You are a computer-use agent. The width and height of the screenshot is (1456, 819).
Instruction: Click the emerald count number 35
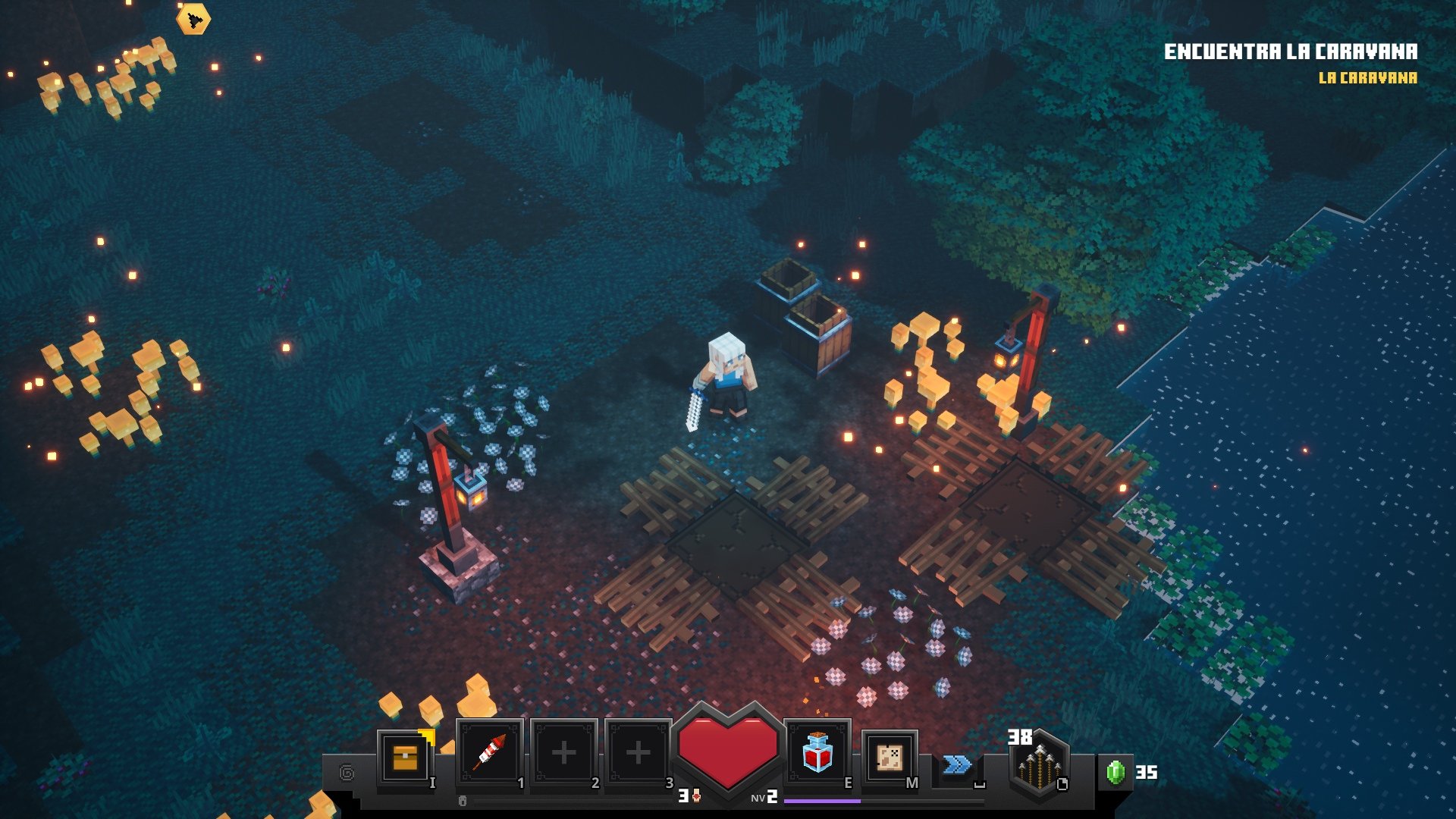[1148, 773]
